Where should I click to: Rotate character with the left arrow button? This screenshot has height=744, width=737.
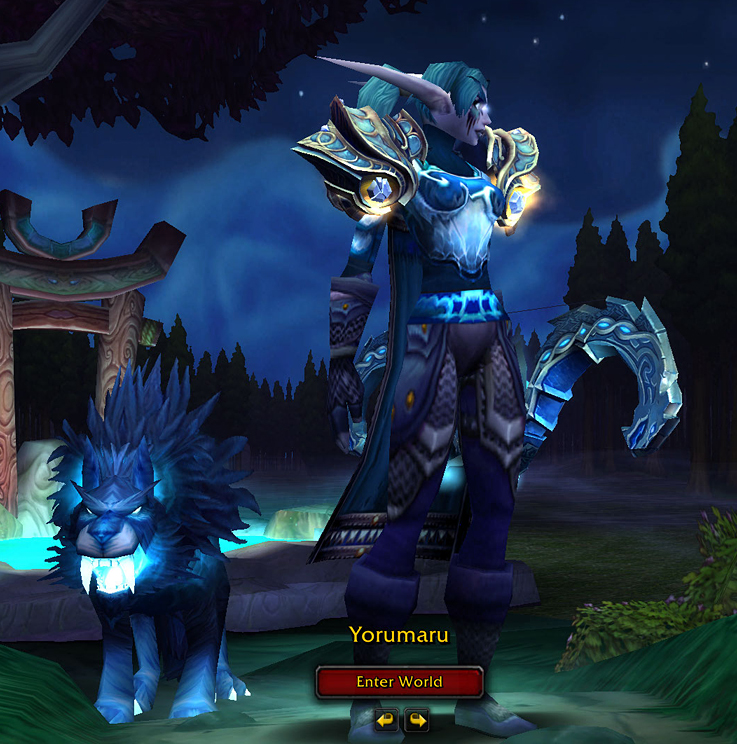tap(384, 719)
